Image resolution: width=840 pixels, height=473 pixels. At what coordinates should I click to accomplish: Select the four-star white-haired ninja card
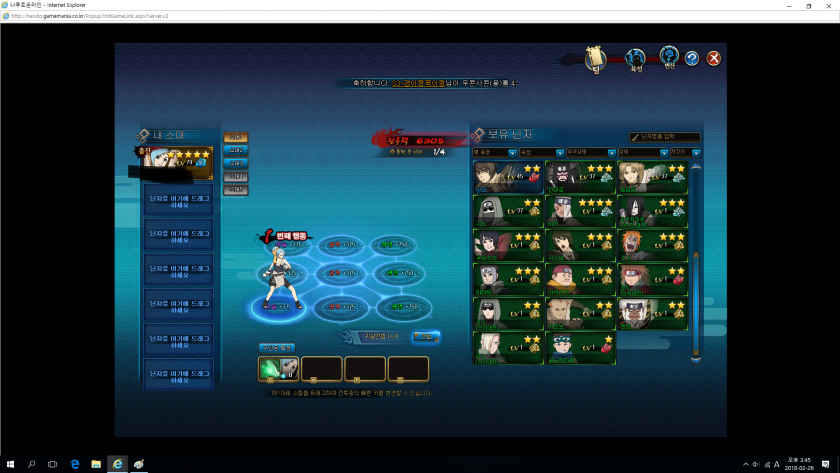581,211
